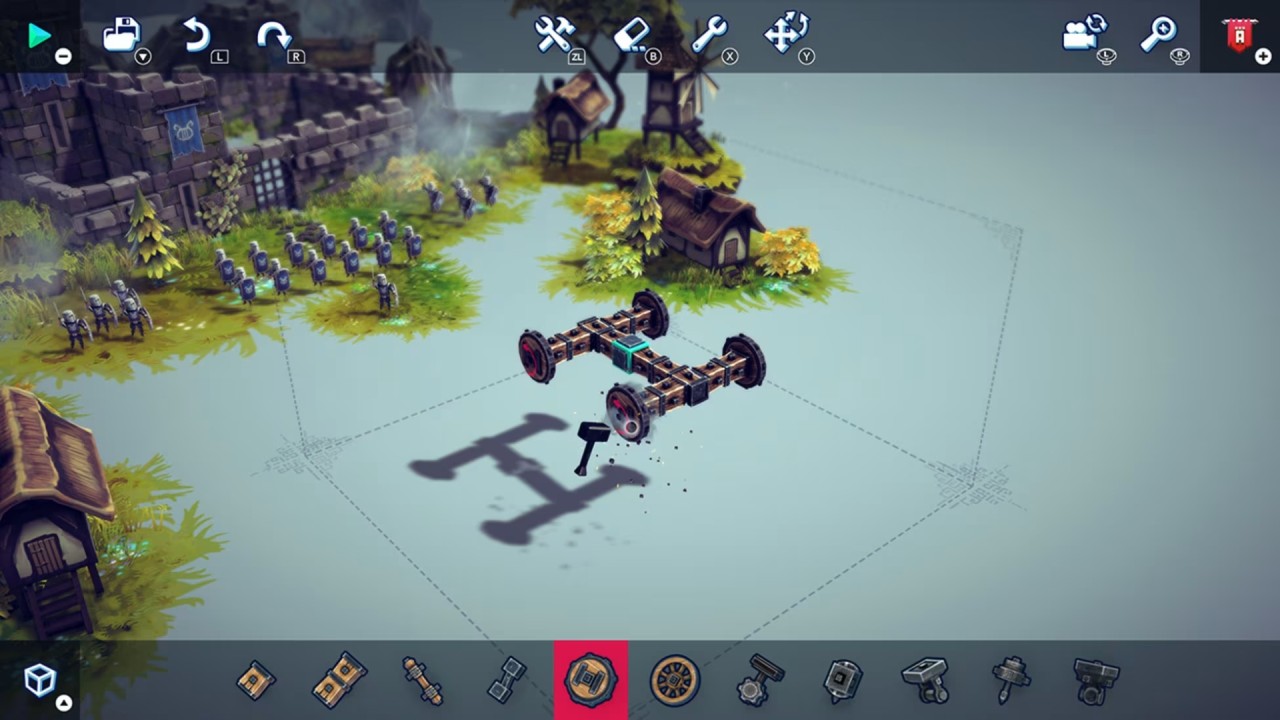Select the move/translate tool

point(786,32)
